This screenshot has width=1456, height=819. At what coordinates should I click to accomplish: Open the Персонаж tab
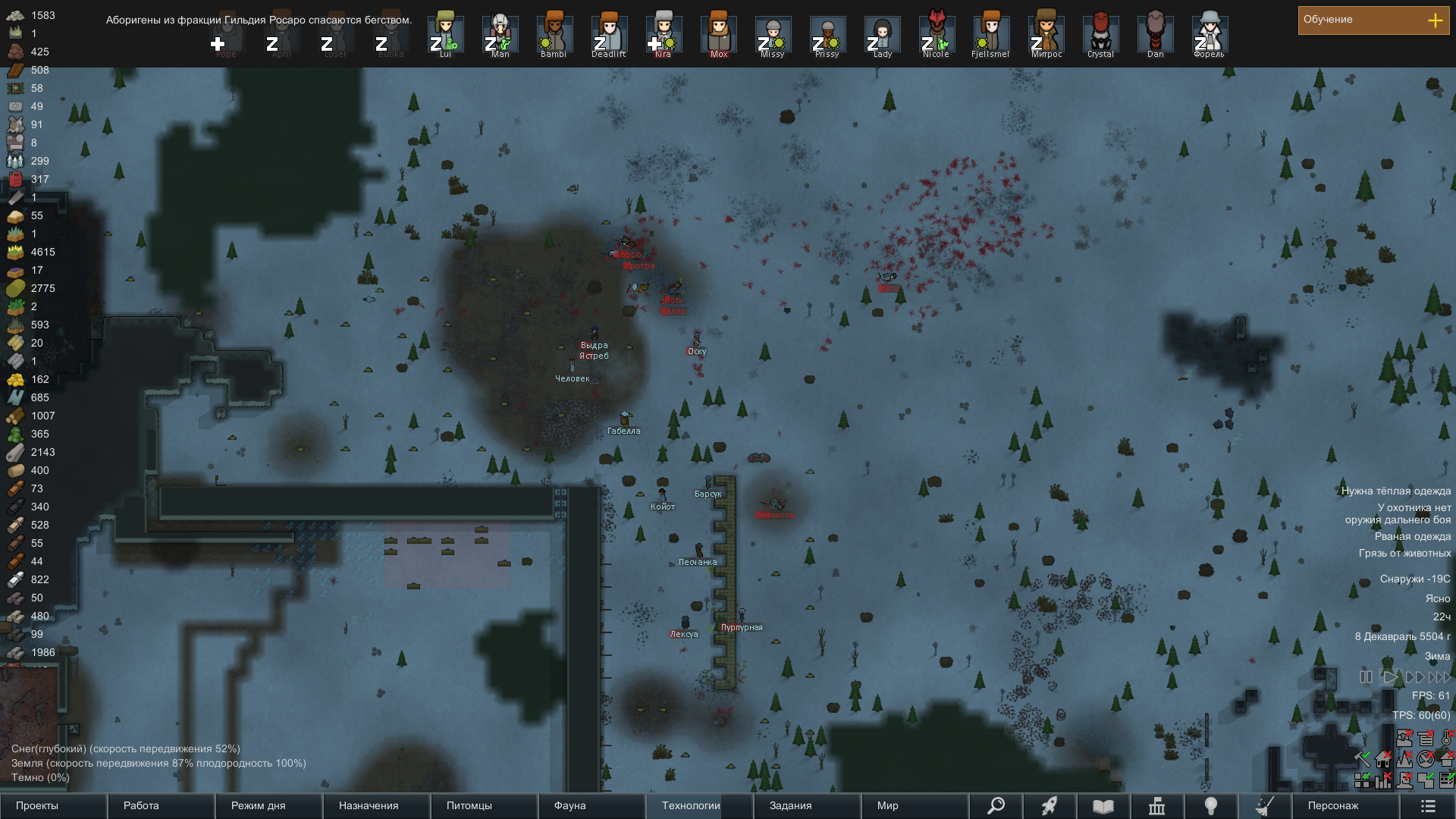[1344, 805]
